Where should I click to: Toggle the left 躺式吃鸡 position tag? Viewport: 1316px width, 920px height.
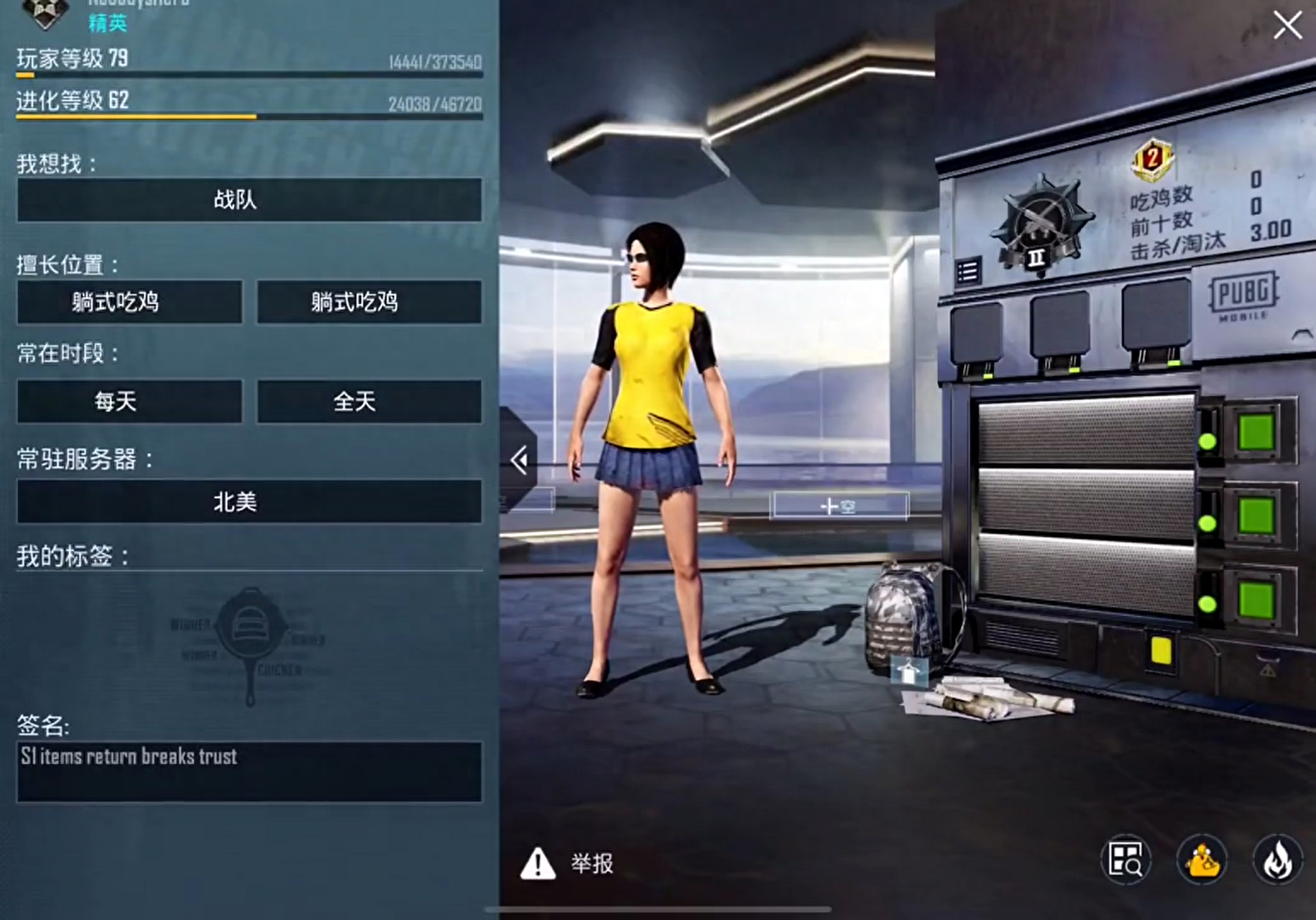[x=129, y=302]
